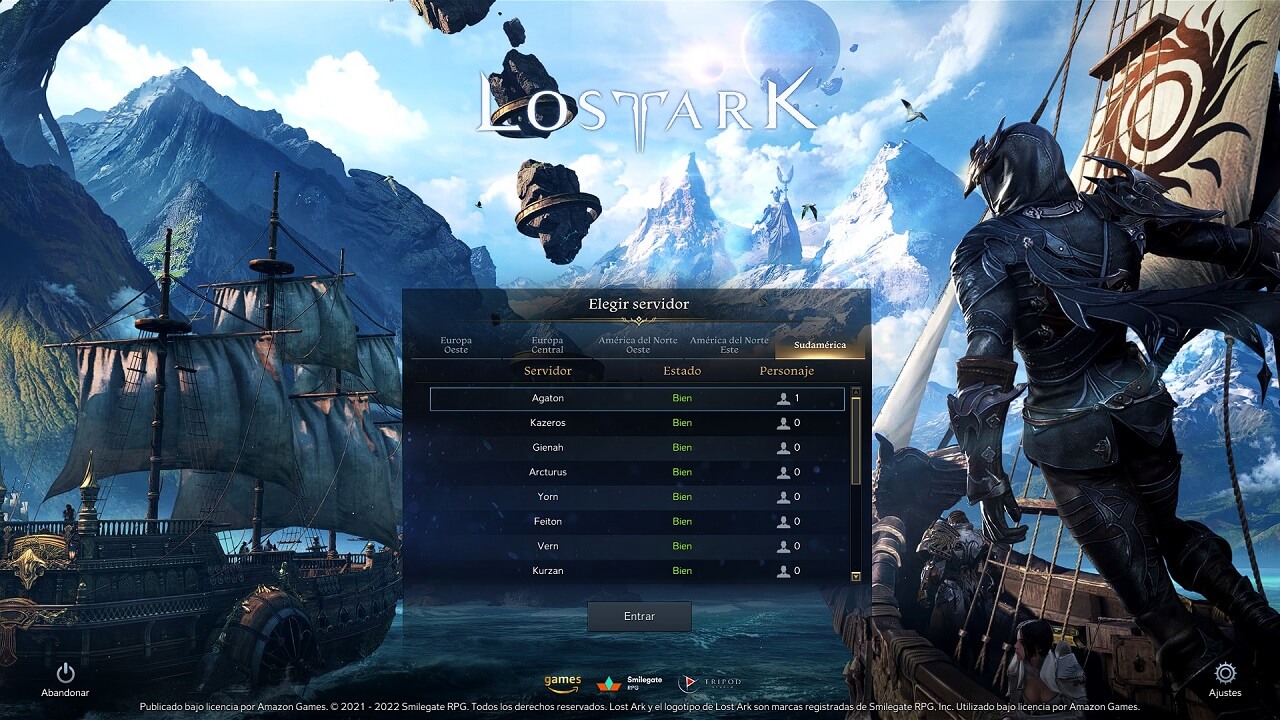Pick the Gienah server row
This screenshot has height=720, width=1280.
click(637, 448)
